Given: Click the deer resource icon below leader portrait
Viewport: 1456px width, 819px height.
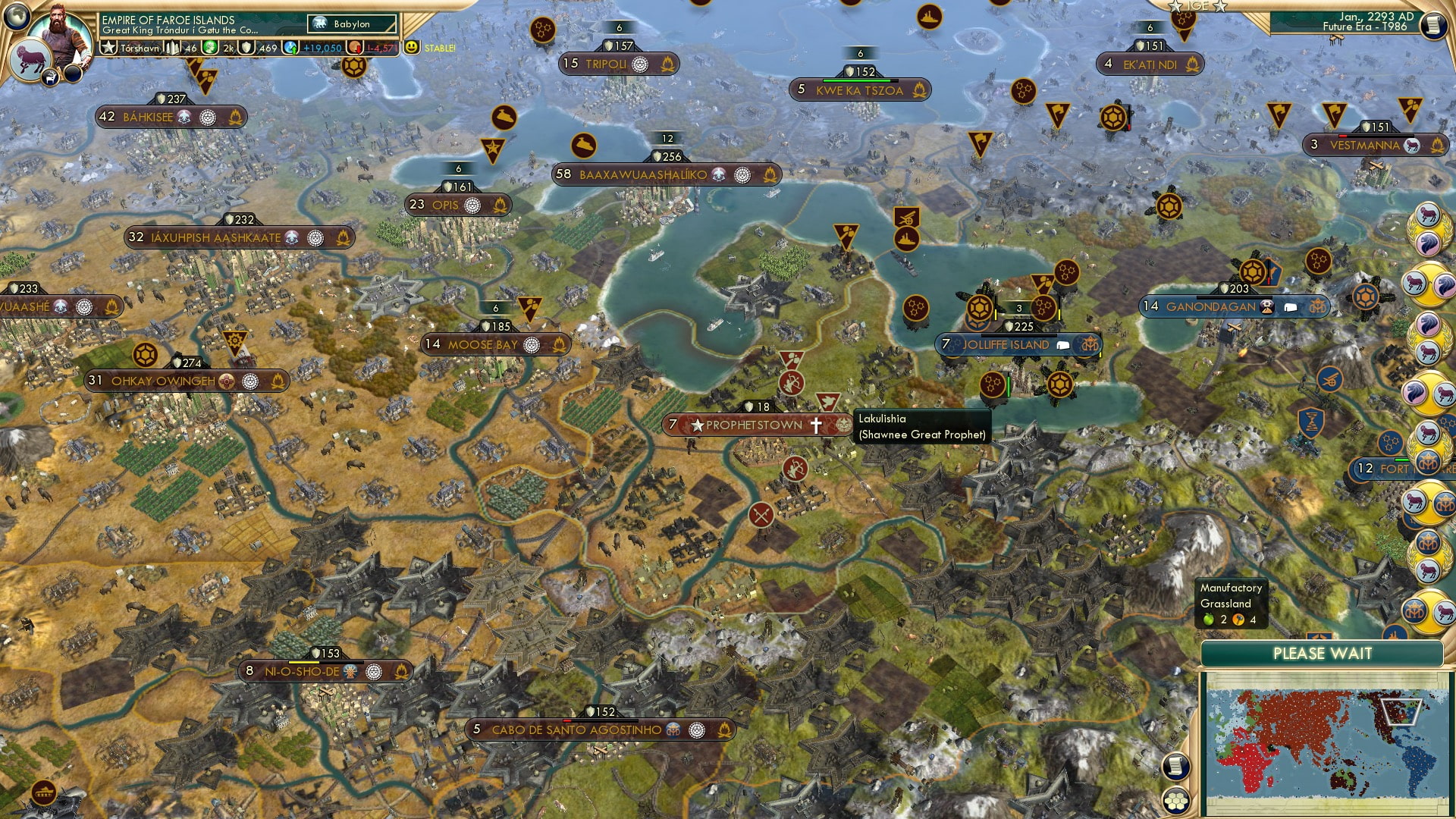Looking at the screenshot, I should (x=50, y=77).
